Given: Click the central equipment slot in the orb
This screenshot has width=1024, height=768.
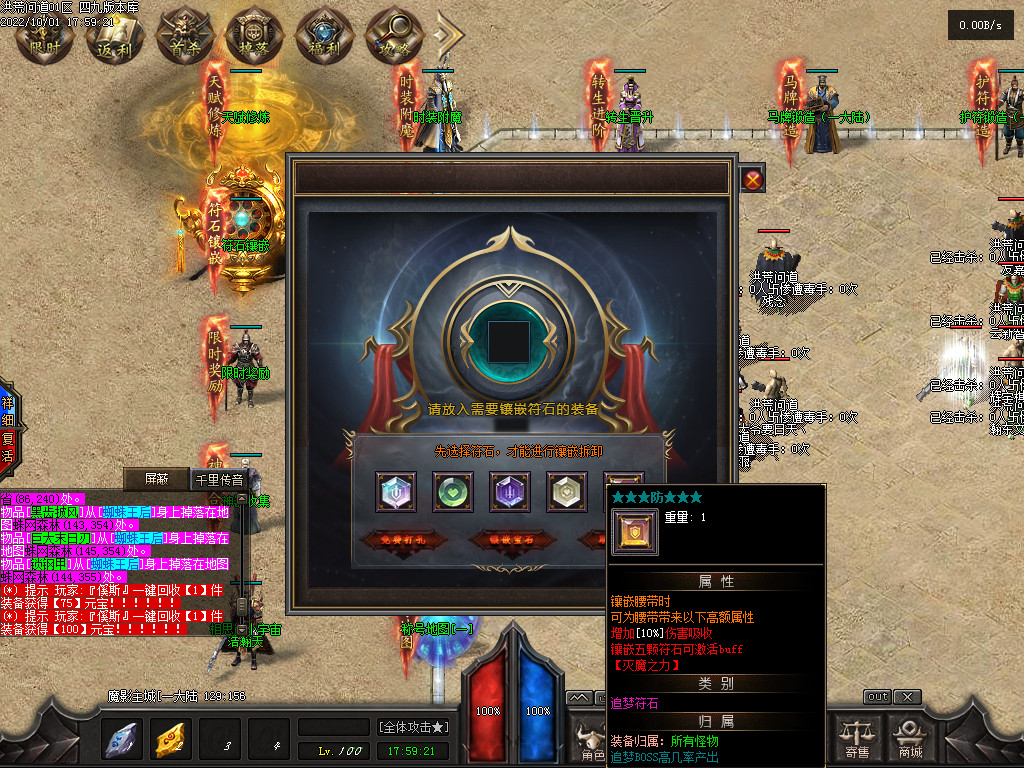Looking at the screenshot, I should 509,341.
